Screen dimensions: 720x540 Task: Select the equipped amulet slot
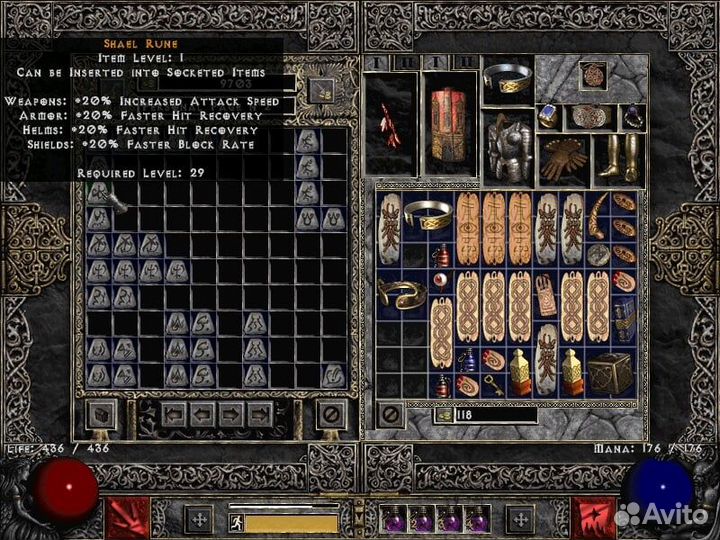(x=564, y=78)
